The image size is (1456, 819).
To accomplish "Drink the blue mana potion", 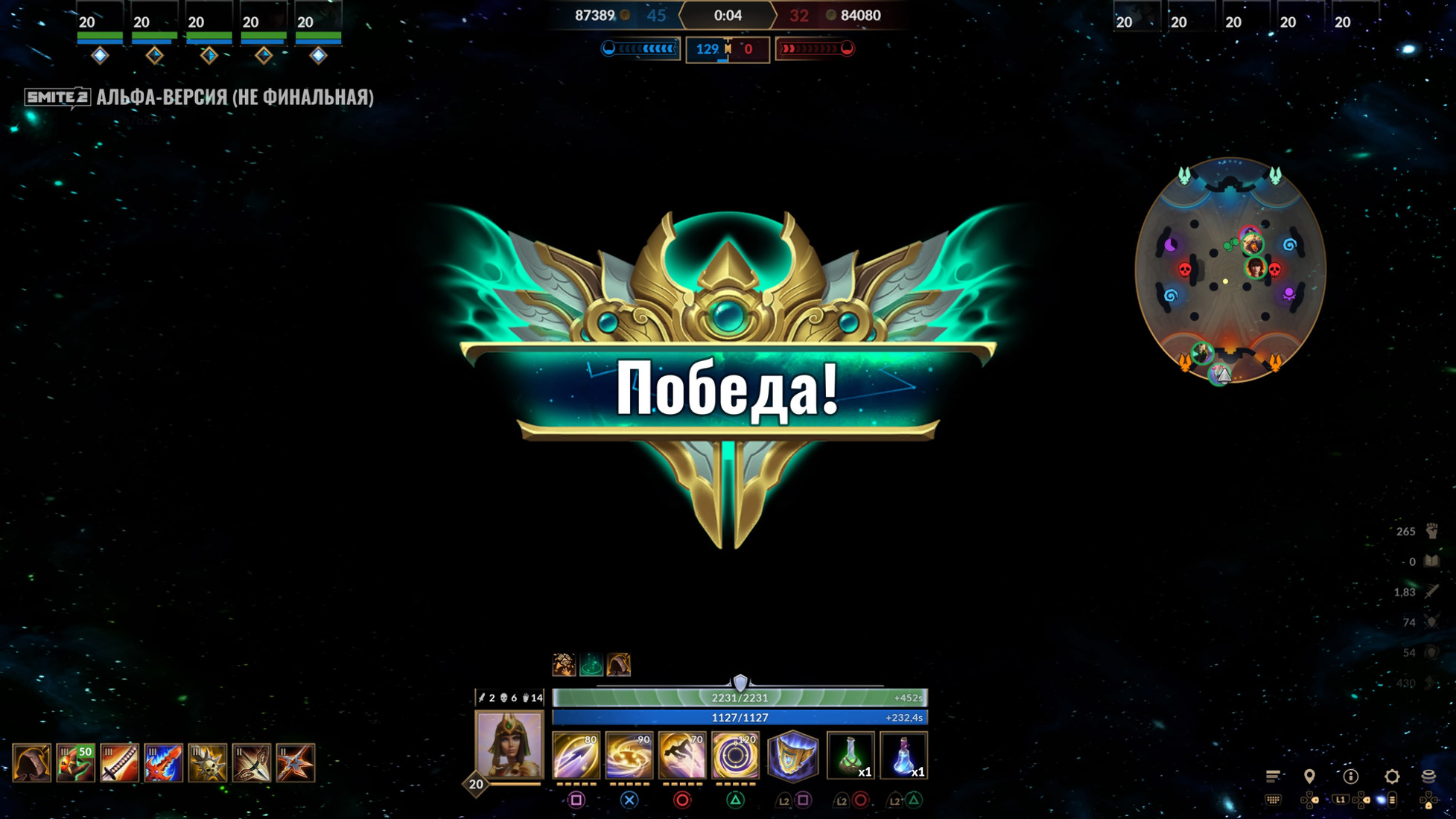I will (x=903, y=756).
